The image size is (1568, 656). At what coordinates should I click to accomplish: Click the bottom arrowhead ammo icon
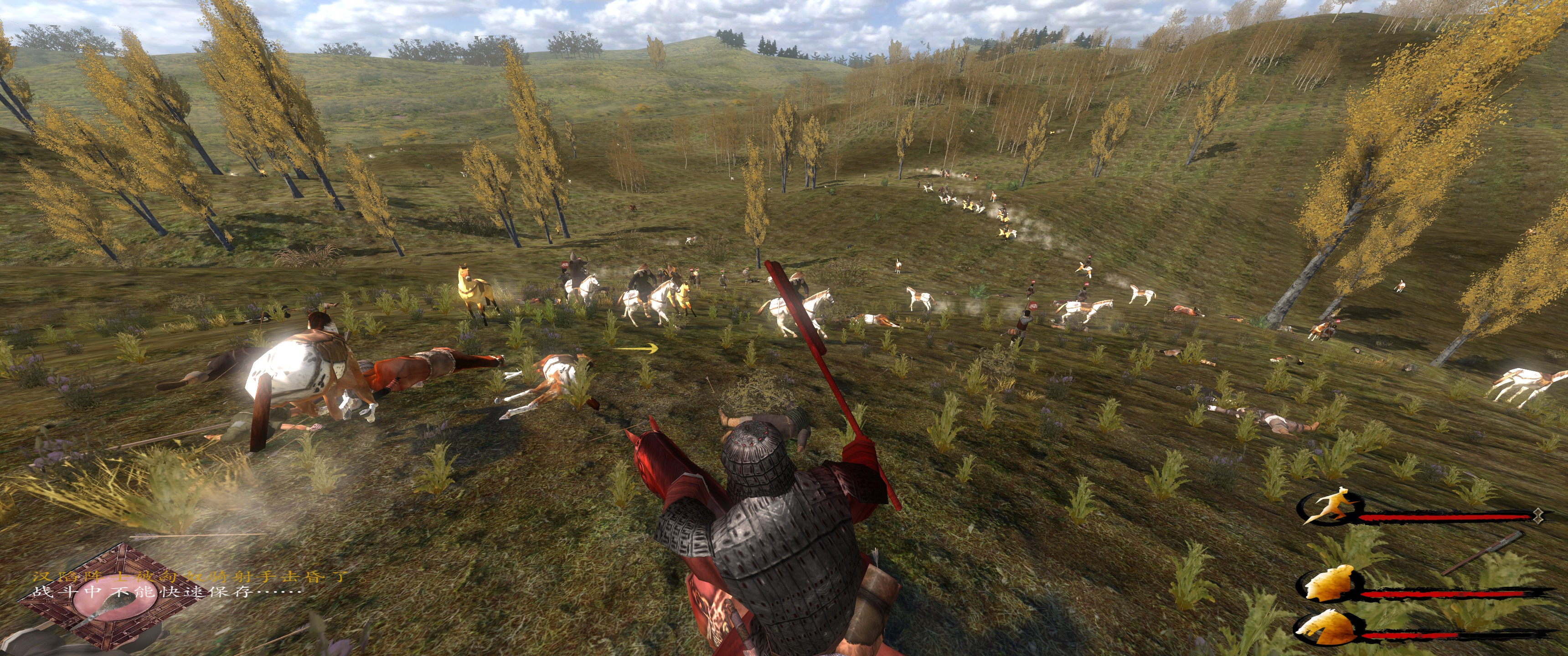click(x=1328, y=627)
